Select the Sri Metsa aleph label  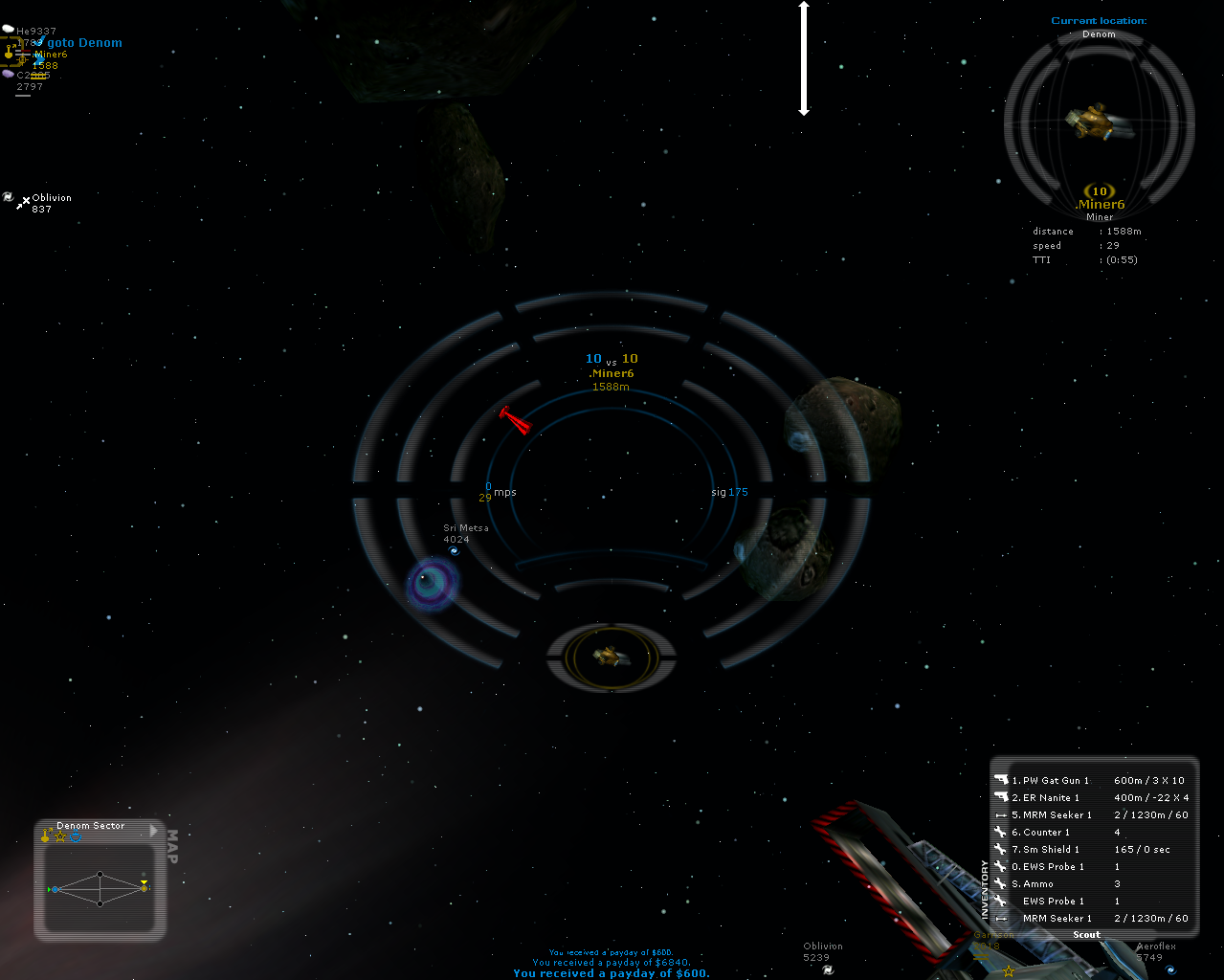point(465,528)
